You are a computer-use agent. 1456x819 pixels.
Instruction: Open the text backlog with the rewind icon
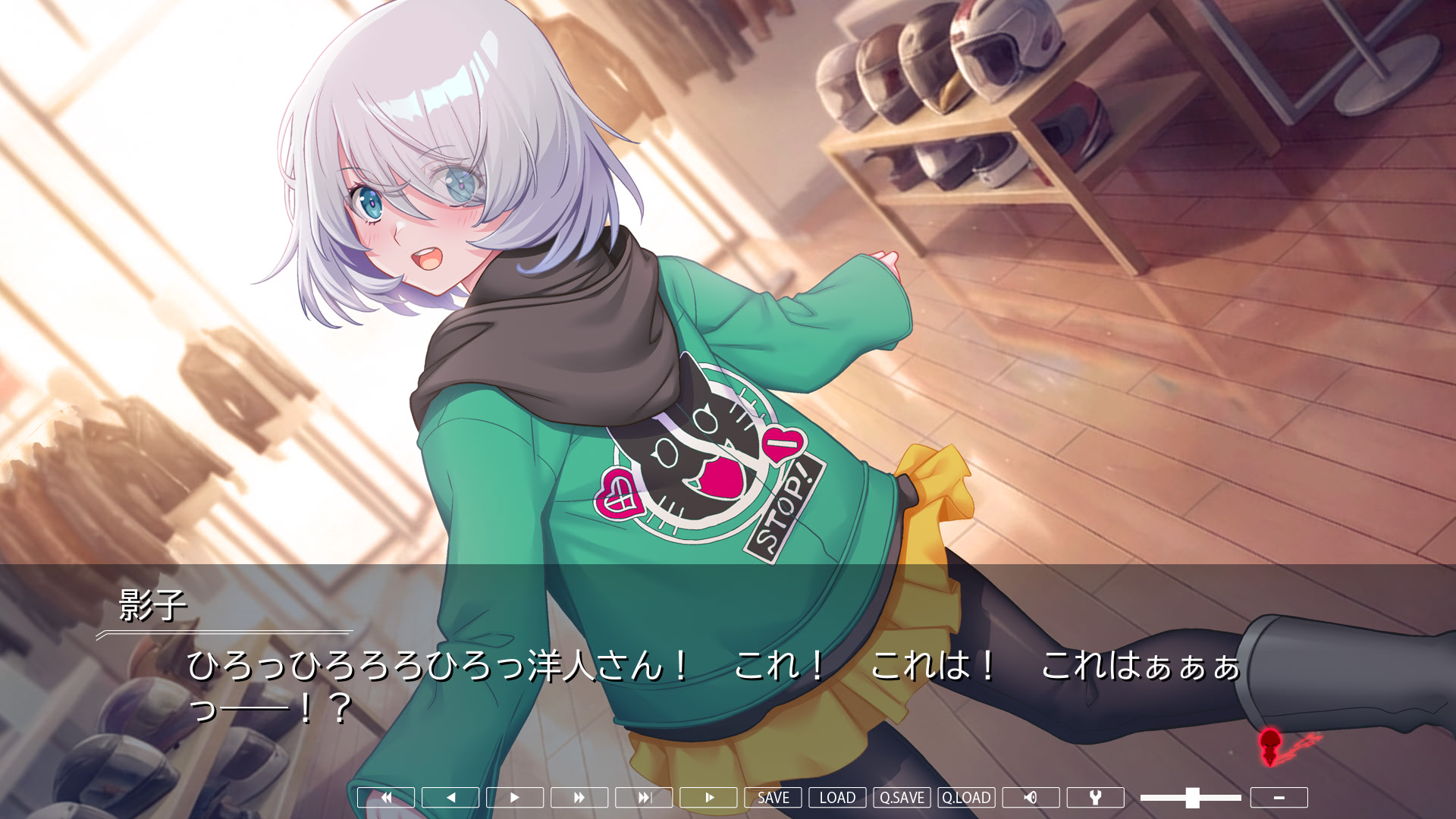(385, 797)
